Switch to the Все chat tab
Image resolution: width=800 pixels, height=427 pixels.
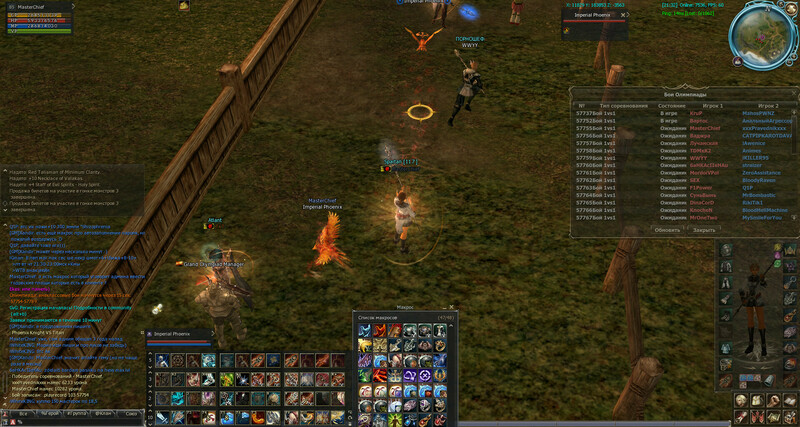22,413
